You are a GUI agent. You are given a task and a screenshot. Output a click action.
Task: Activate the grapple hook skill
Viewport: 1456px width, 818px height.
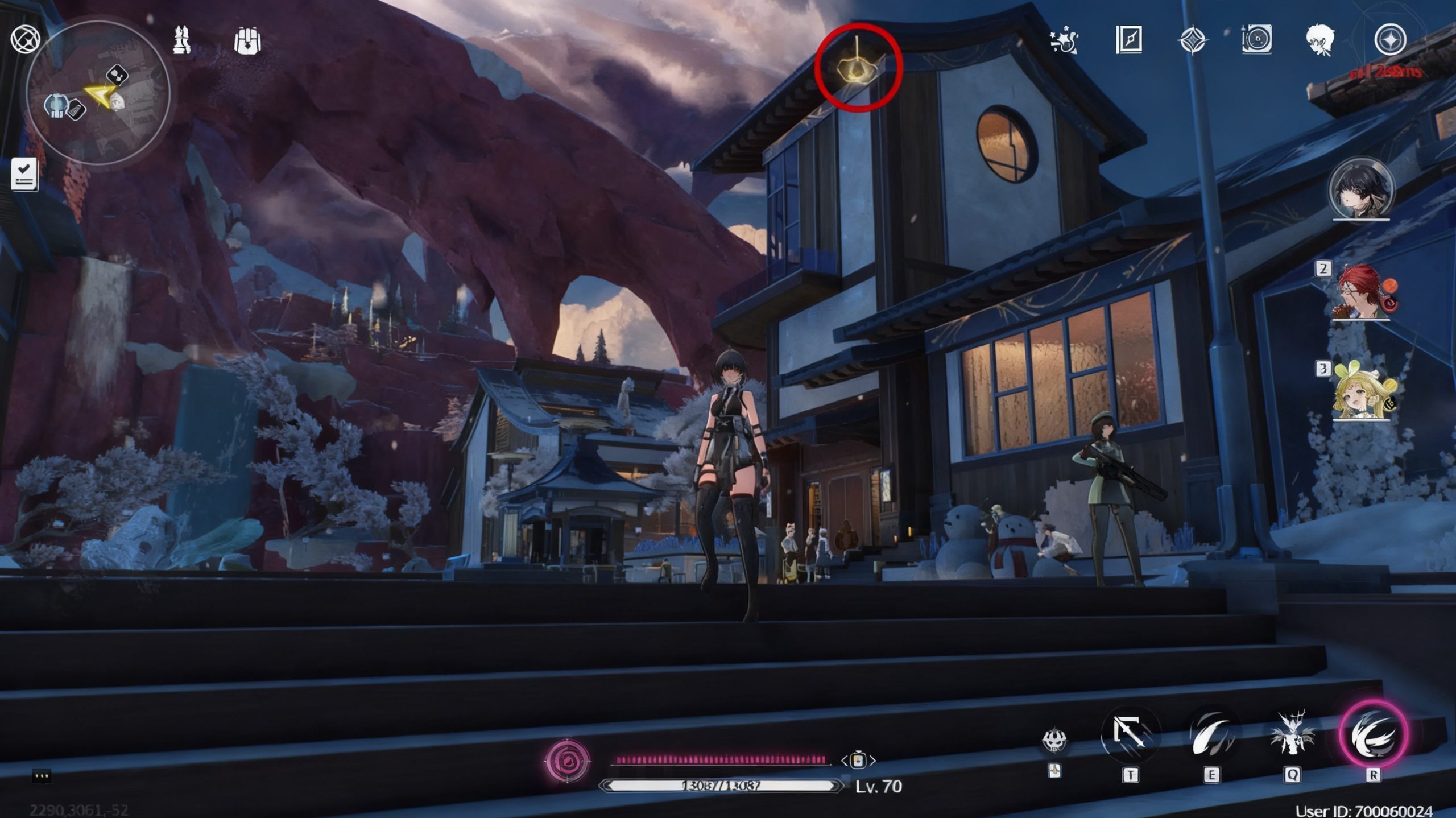coord(1130,735)
